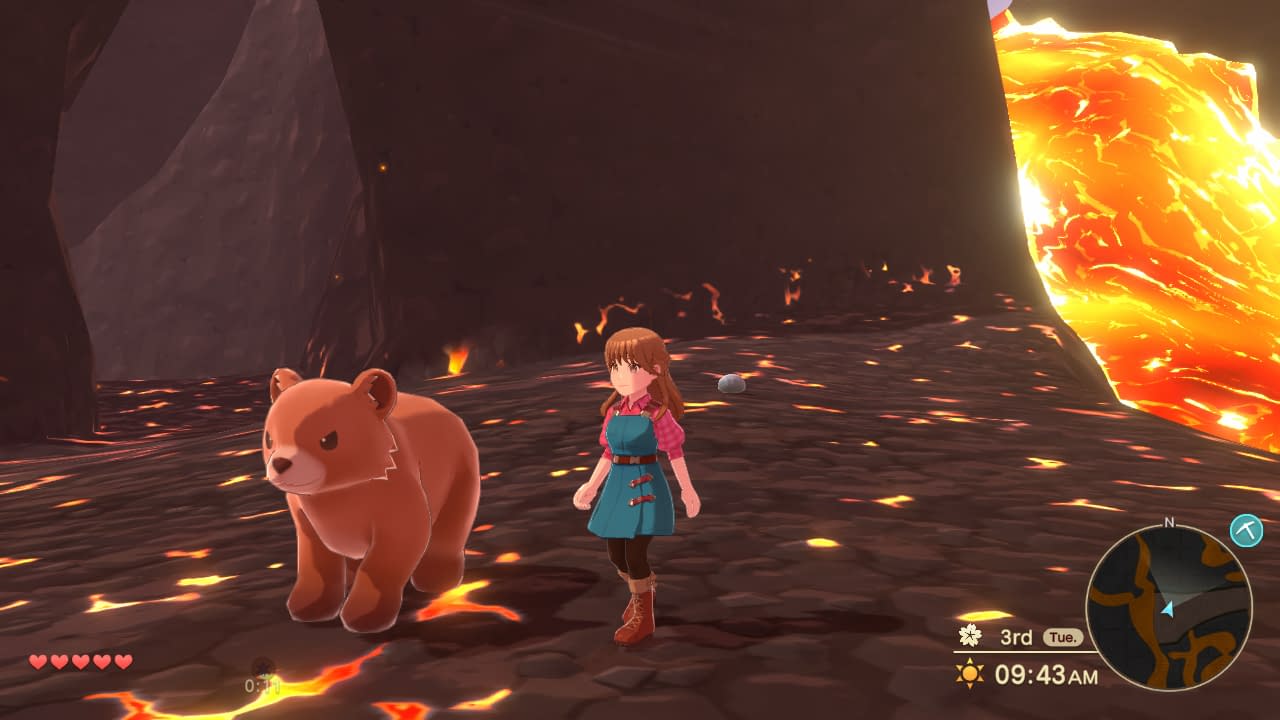This screenshot has height=720, width=1280.
Task: Open the circular cave minimap
Action: tap(1168, 608)
